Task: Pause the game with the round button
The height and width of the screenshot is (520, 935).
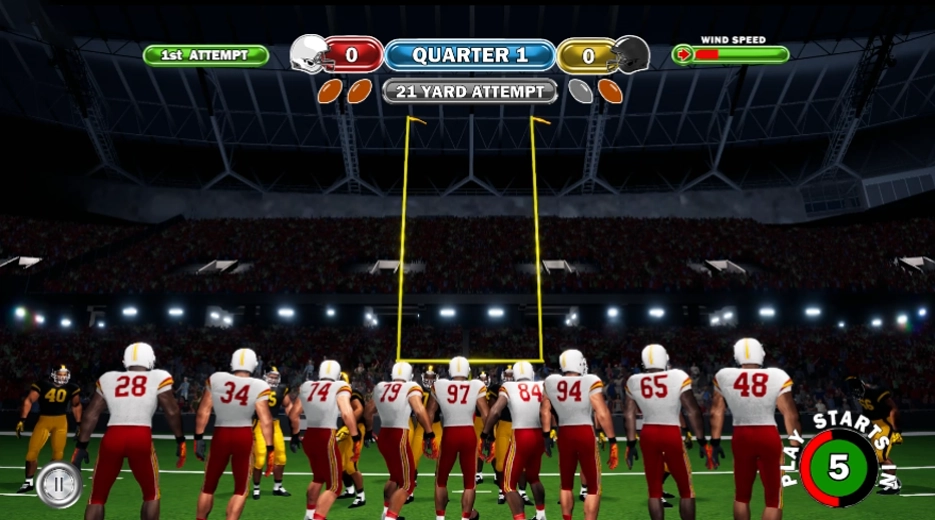Action: [x=59, y=485]
